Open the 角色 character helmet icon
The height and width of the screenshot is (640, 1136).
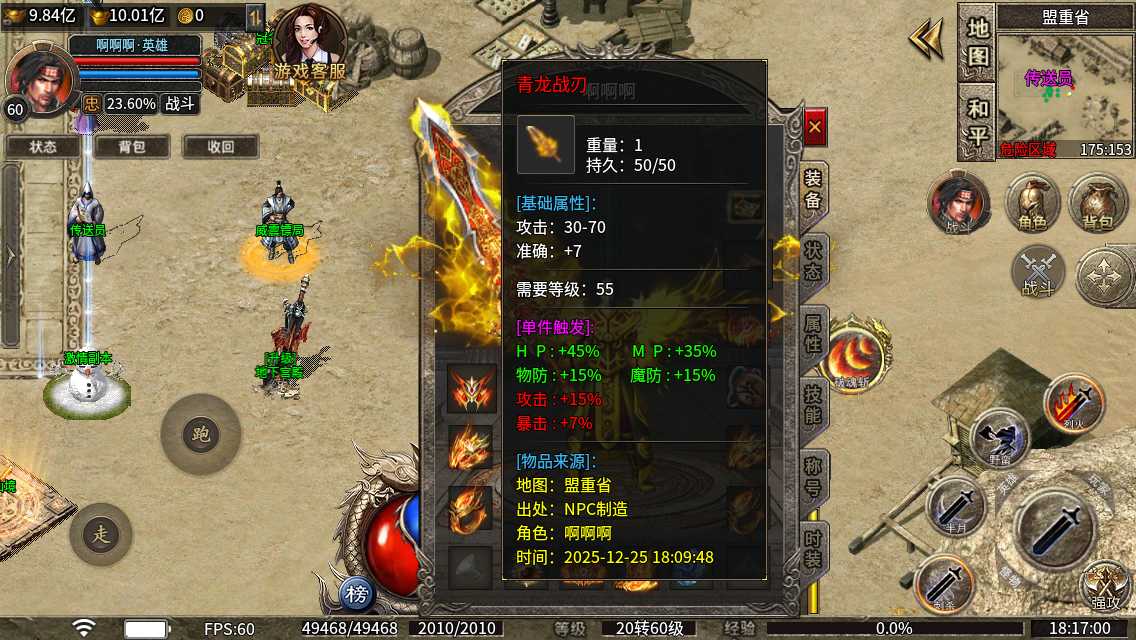[x=1032, y=203]
